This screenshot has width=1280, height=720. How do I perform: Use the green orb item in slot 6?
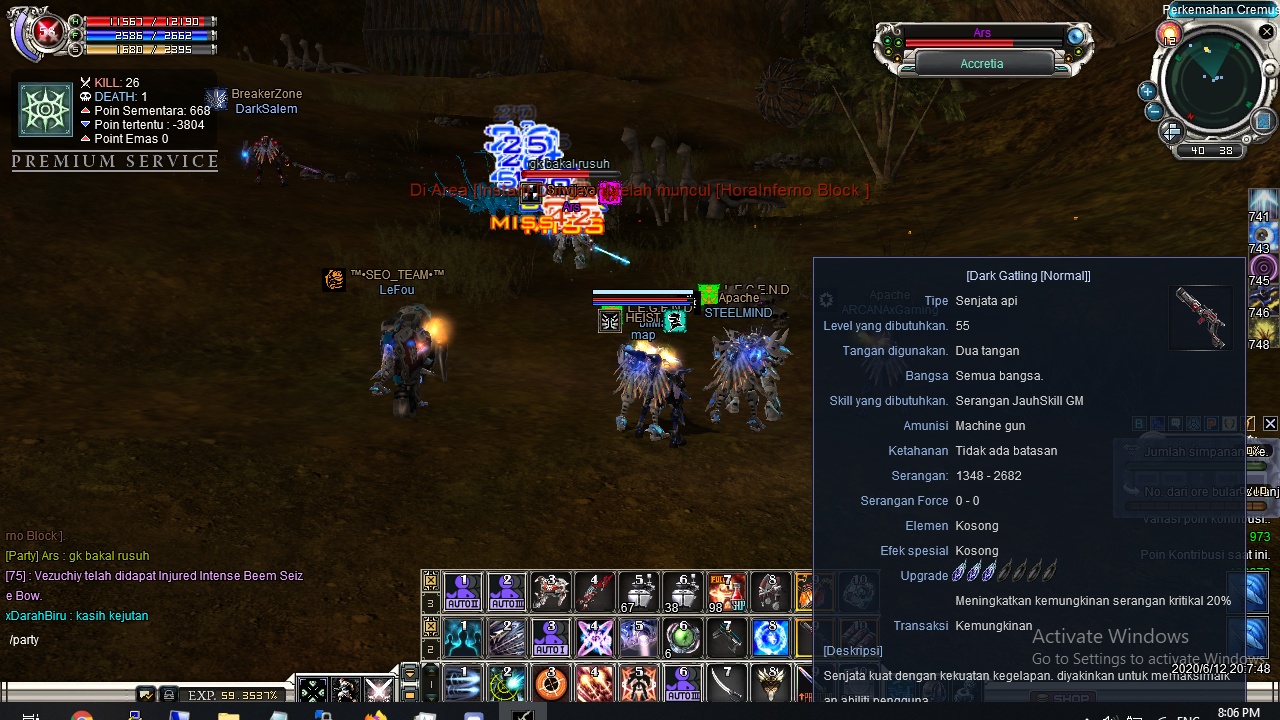coord(683,637)
